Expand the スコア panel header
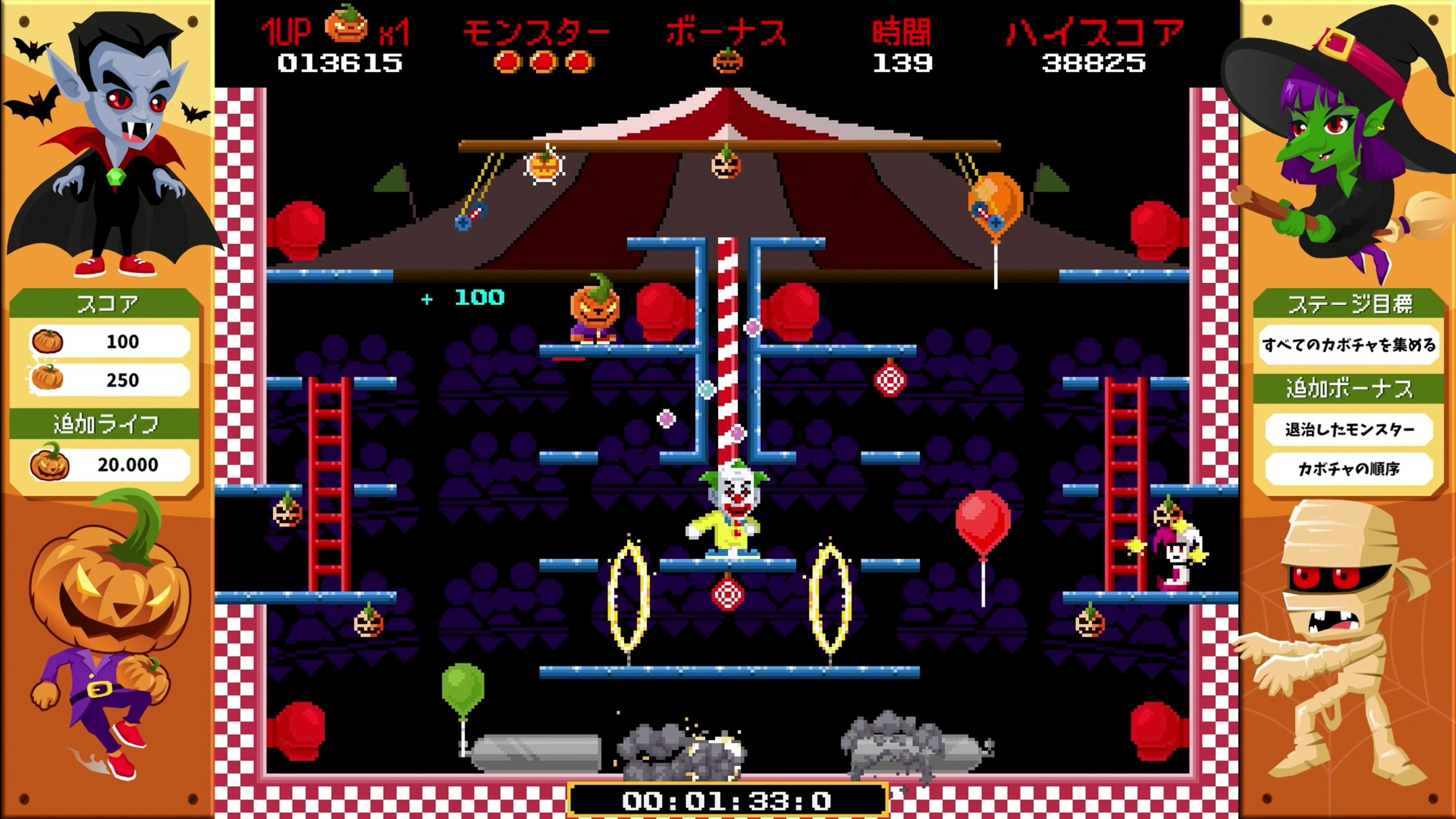1456x819 pixels. tap(105, 303)
